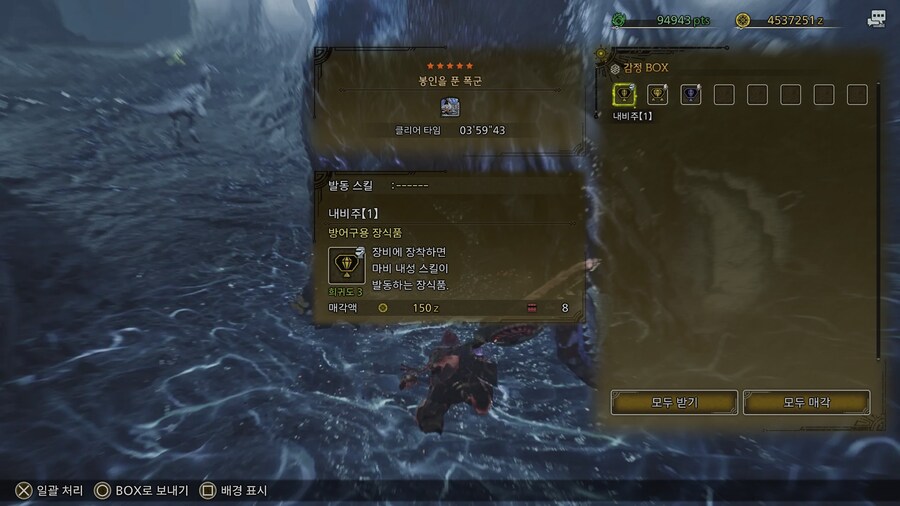Image resolution: width=900 pixels, height=506 pixels.
Task: Receive all items with 모두 받기
Action: click(x=674, y=402)
